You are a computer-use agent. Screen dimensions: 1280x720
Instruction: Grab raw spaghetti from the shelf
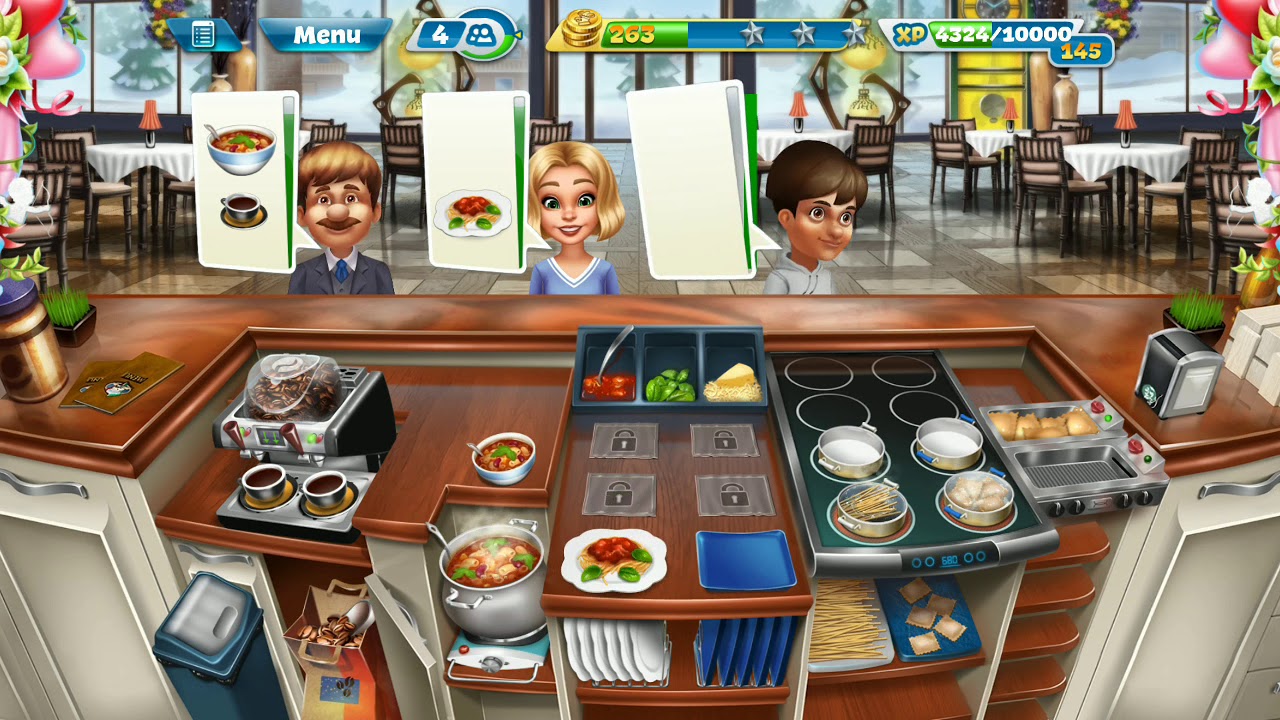(x=848, y=620)
